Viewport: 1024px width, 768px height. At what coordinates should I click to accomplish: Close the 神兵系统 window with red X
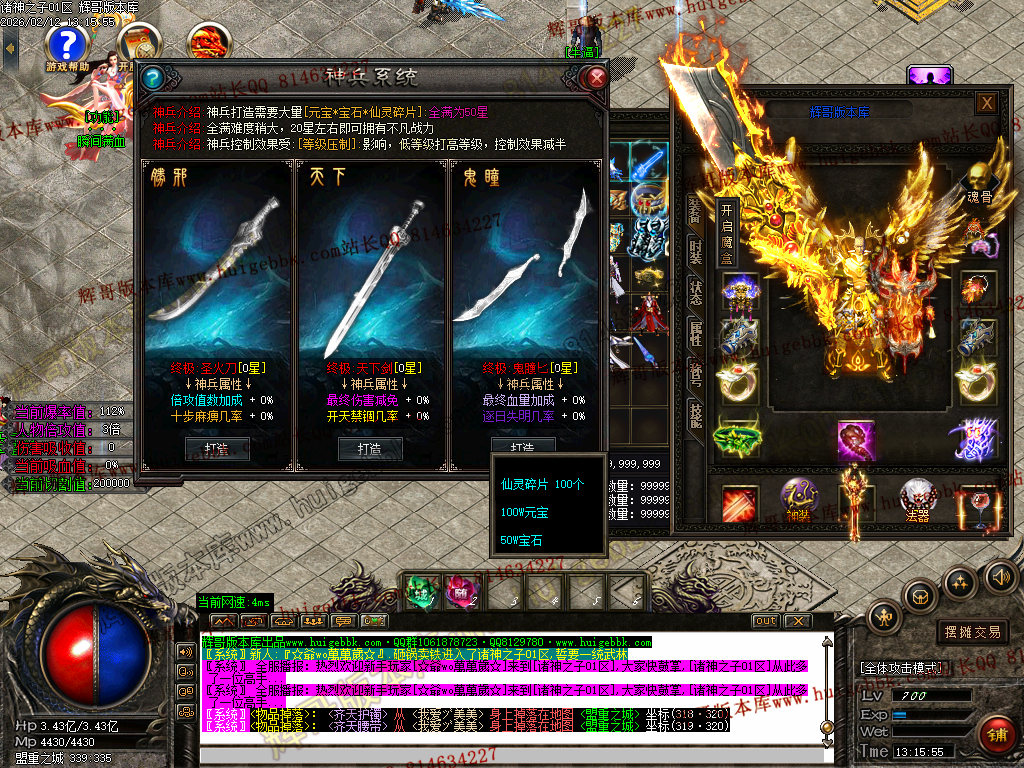597,77
